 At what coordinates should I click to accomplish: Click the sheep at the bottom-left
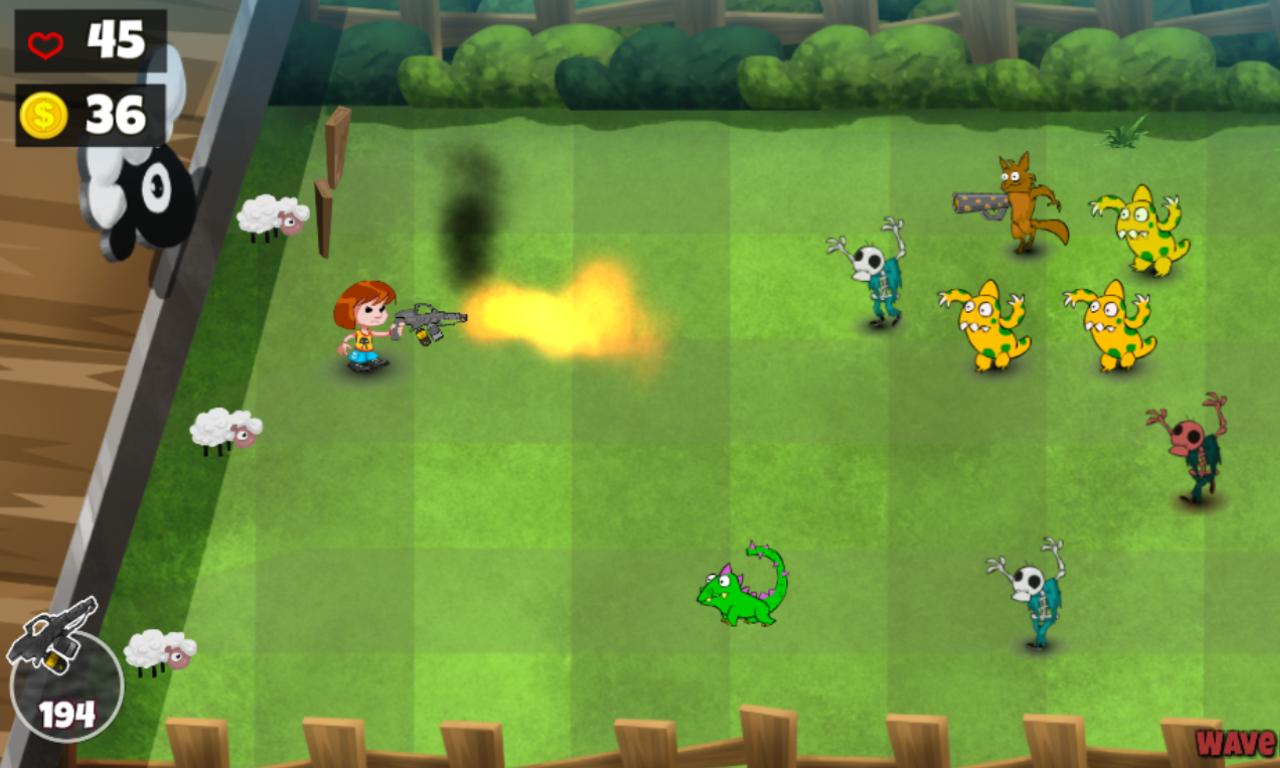[160, 650]
